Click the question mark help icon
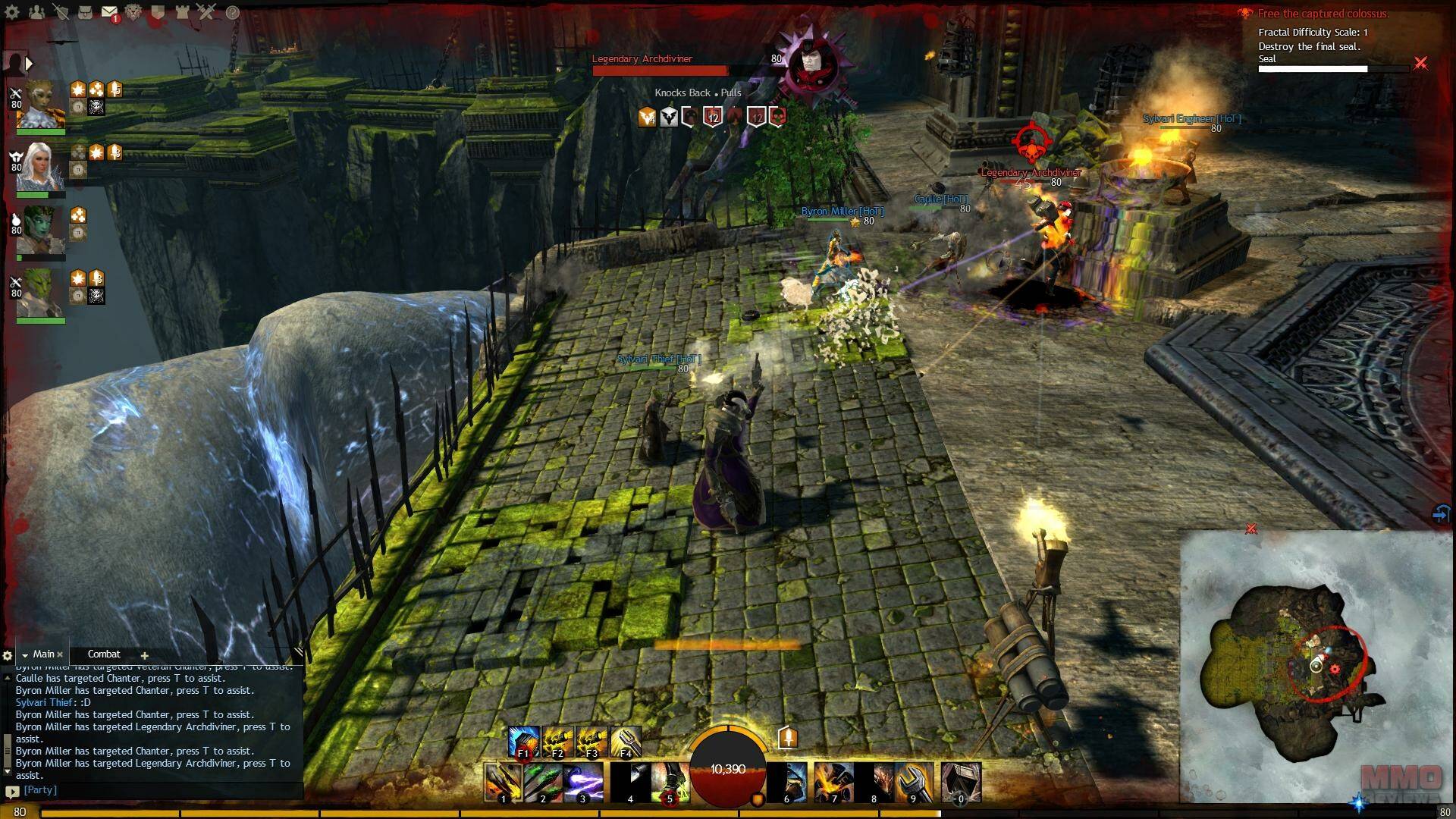Viewport: 1456px width, 819px height. pyautogui.click(x=233, y=12)
